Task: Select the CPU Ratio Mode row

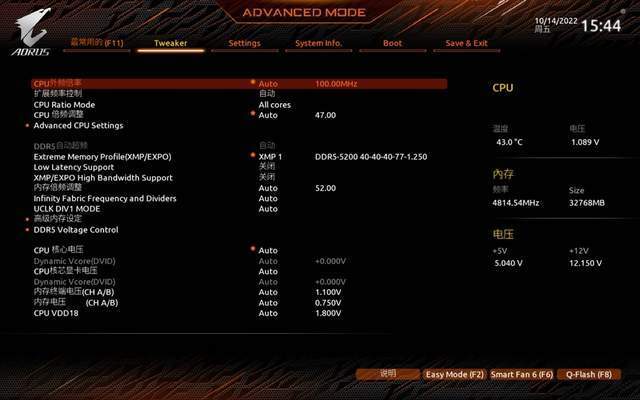Action: 64,104
